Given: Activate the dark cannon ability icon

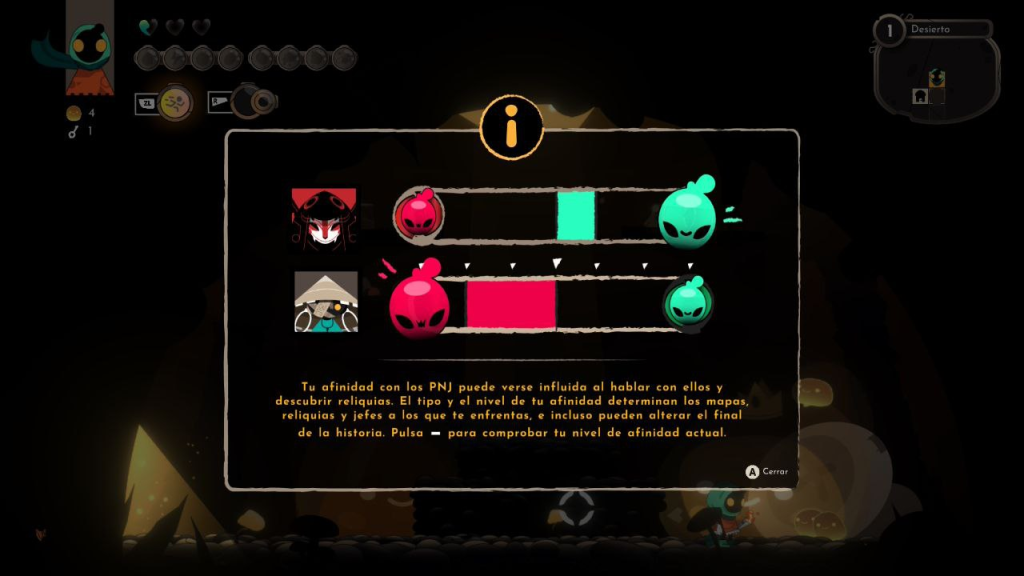Looking at the screenshot, I should [250, 102].
